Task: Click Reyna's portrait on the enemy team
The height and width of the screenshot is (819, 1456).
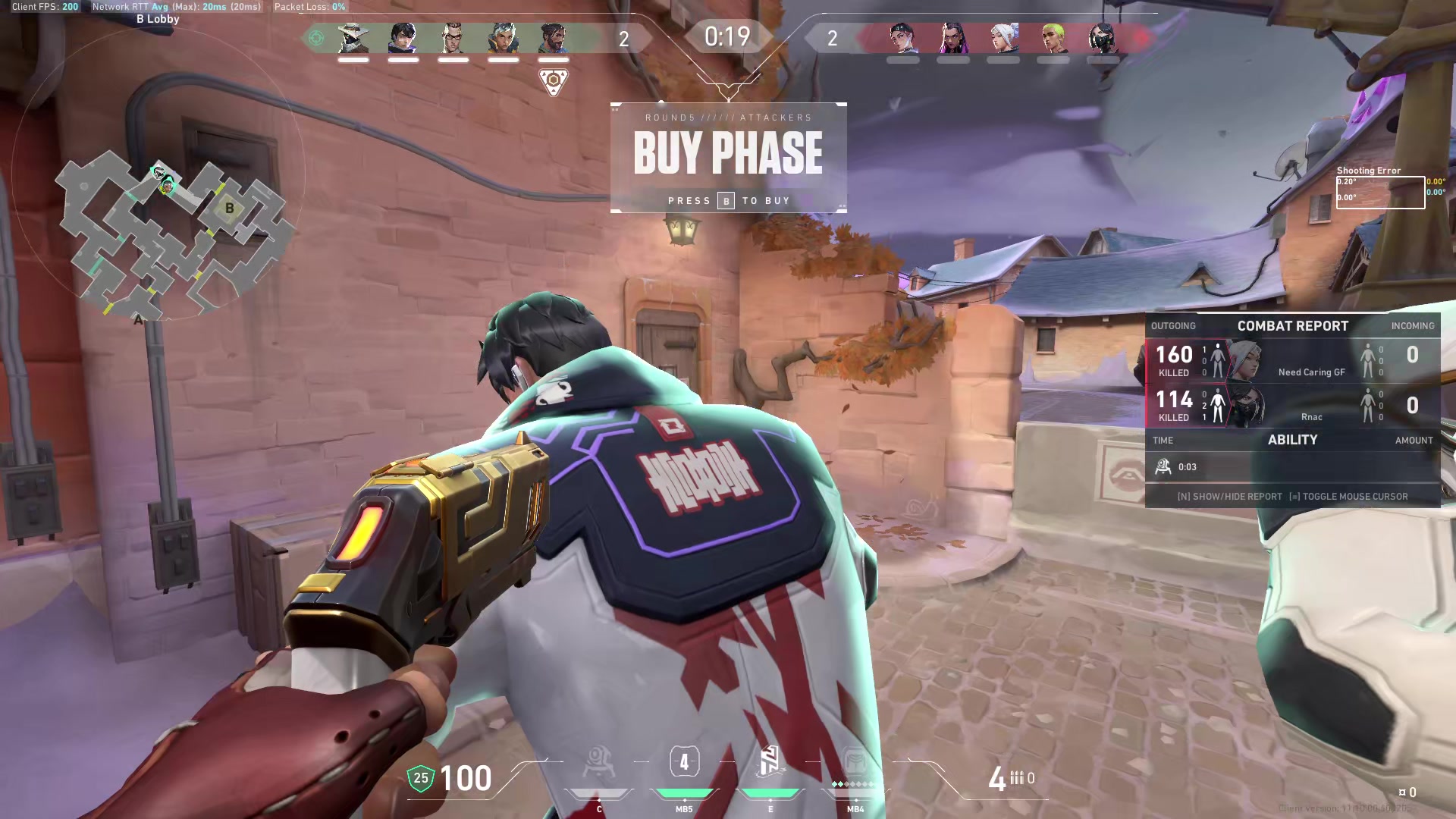Action: point(953,38)
